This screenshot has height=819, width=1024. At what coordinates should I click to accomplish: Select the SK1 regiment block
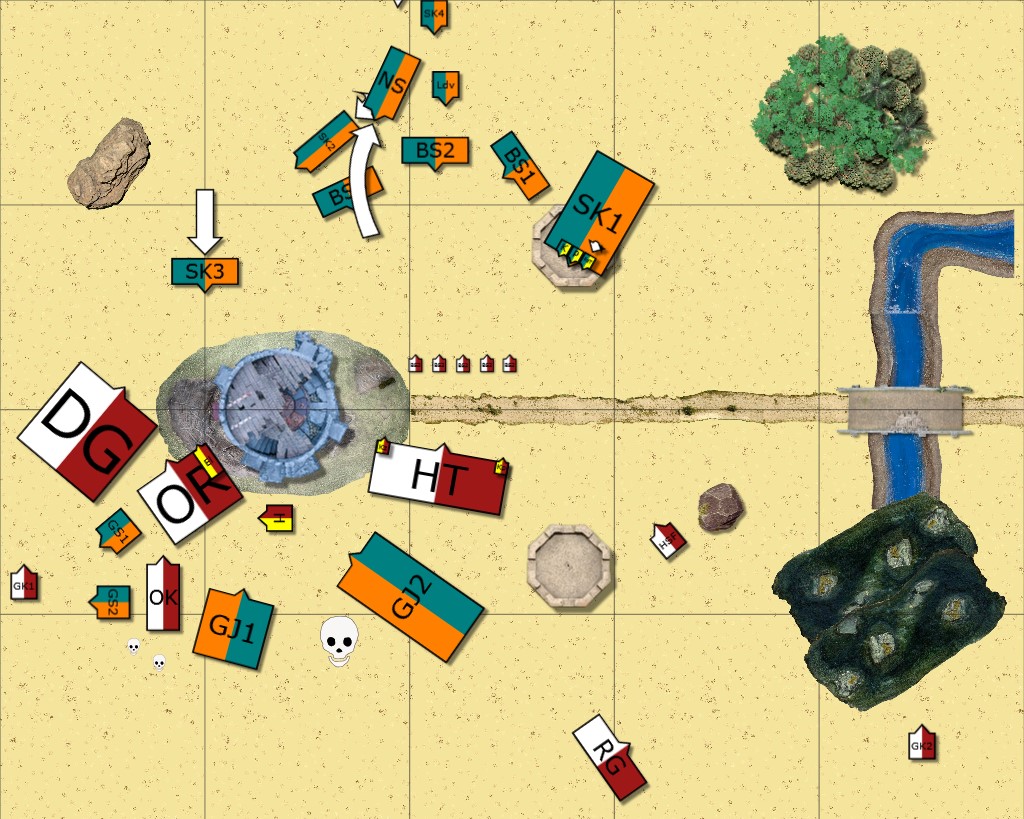coord(599,213)
